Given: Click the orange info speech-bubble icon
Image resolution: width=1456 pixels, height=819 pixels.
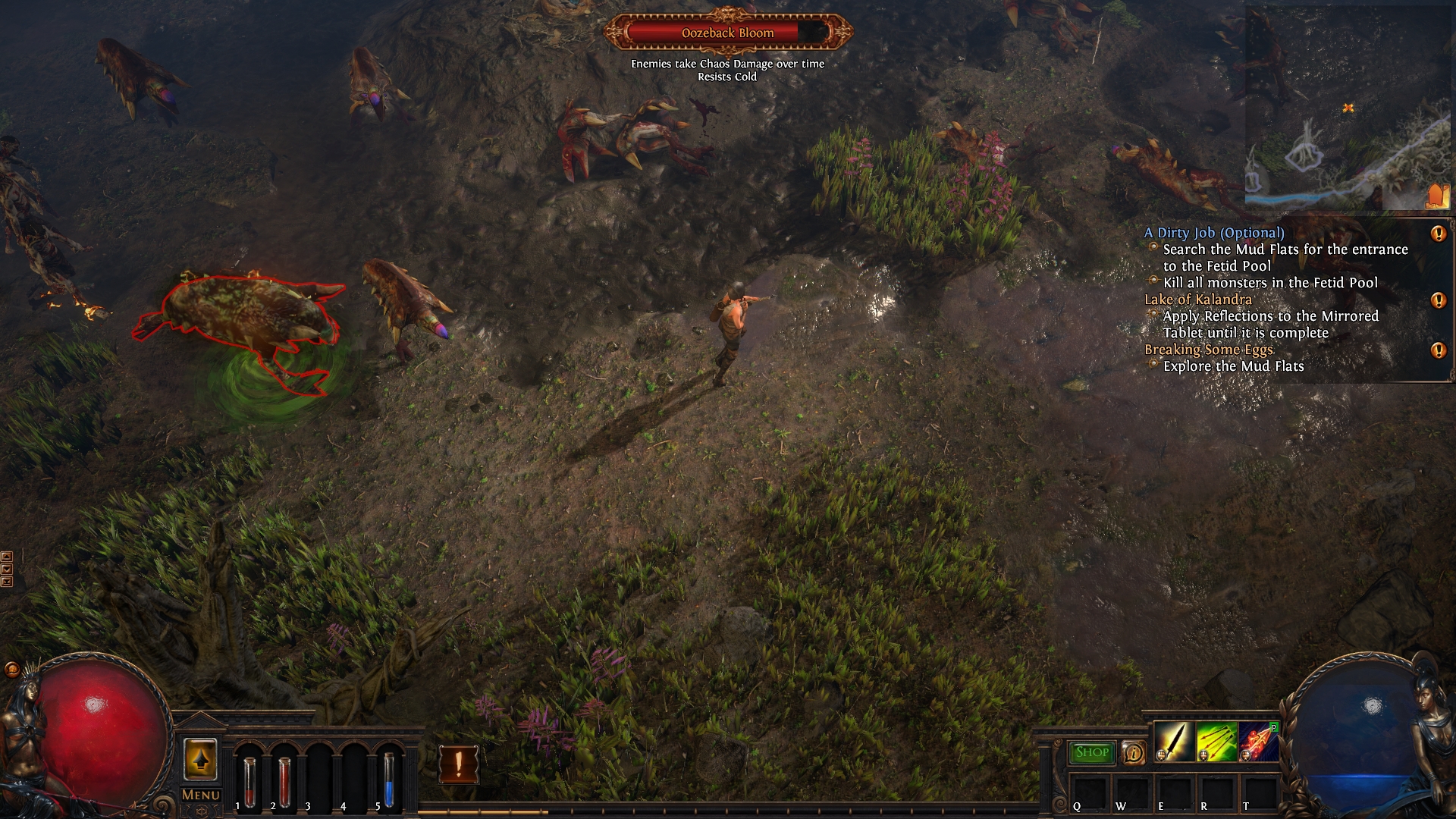Looking at the screenshot, I should pyautogui.click(x=1134, y=752).
